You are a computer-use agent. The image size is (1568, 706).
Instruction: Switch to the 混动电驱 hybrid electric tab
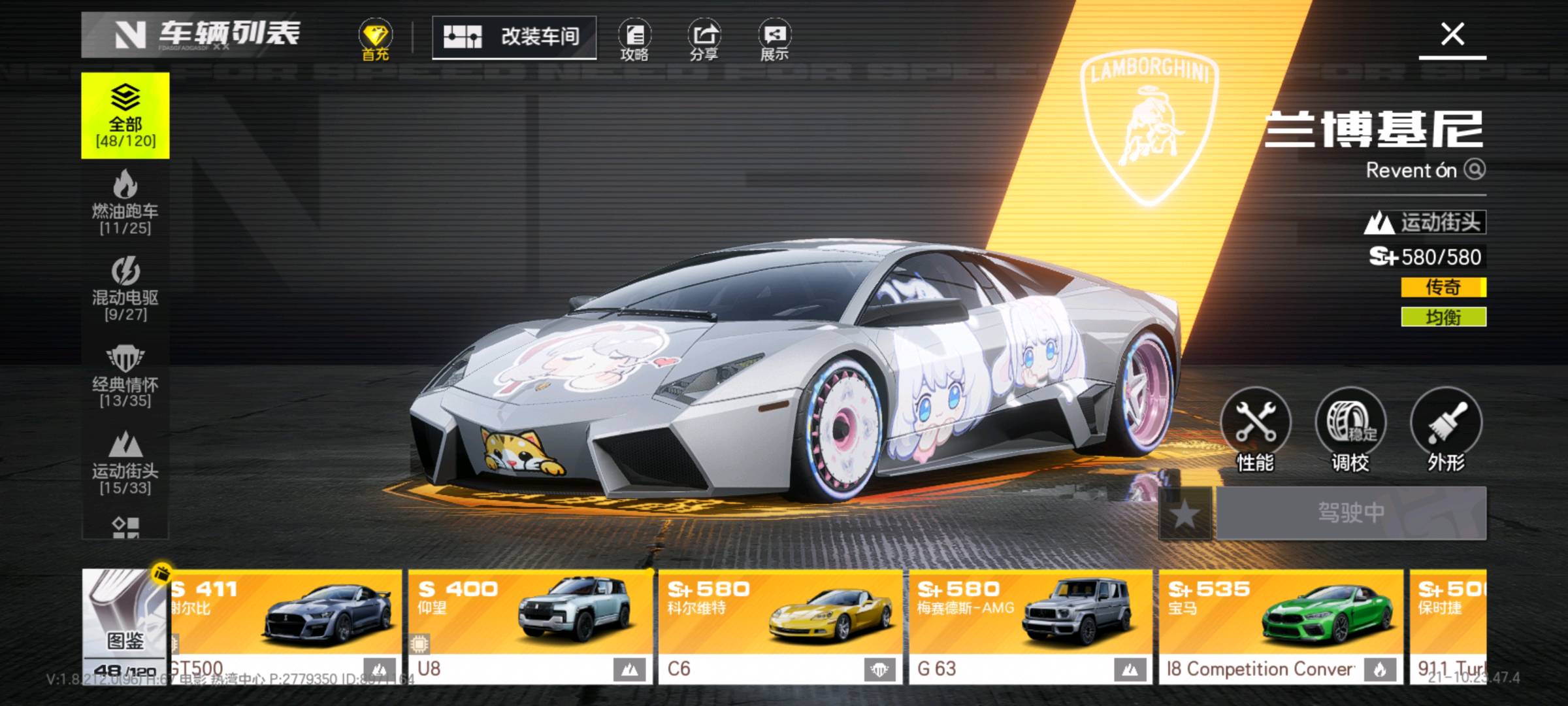[x=125, y=289]
